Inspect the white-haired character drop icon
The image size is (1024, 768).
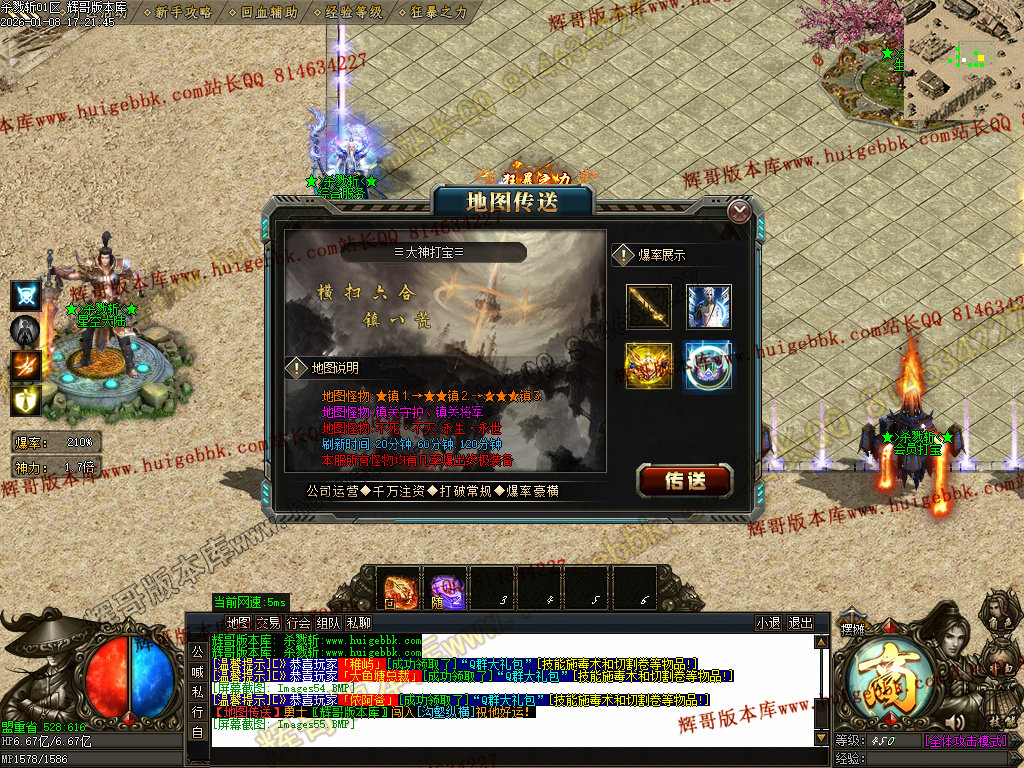click(x=708, y=307)
